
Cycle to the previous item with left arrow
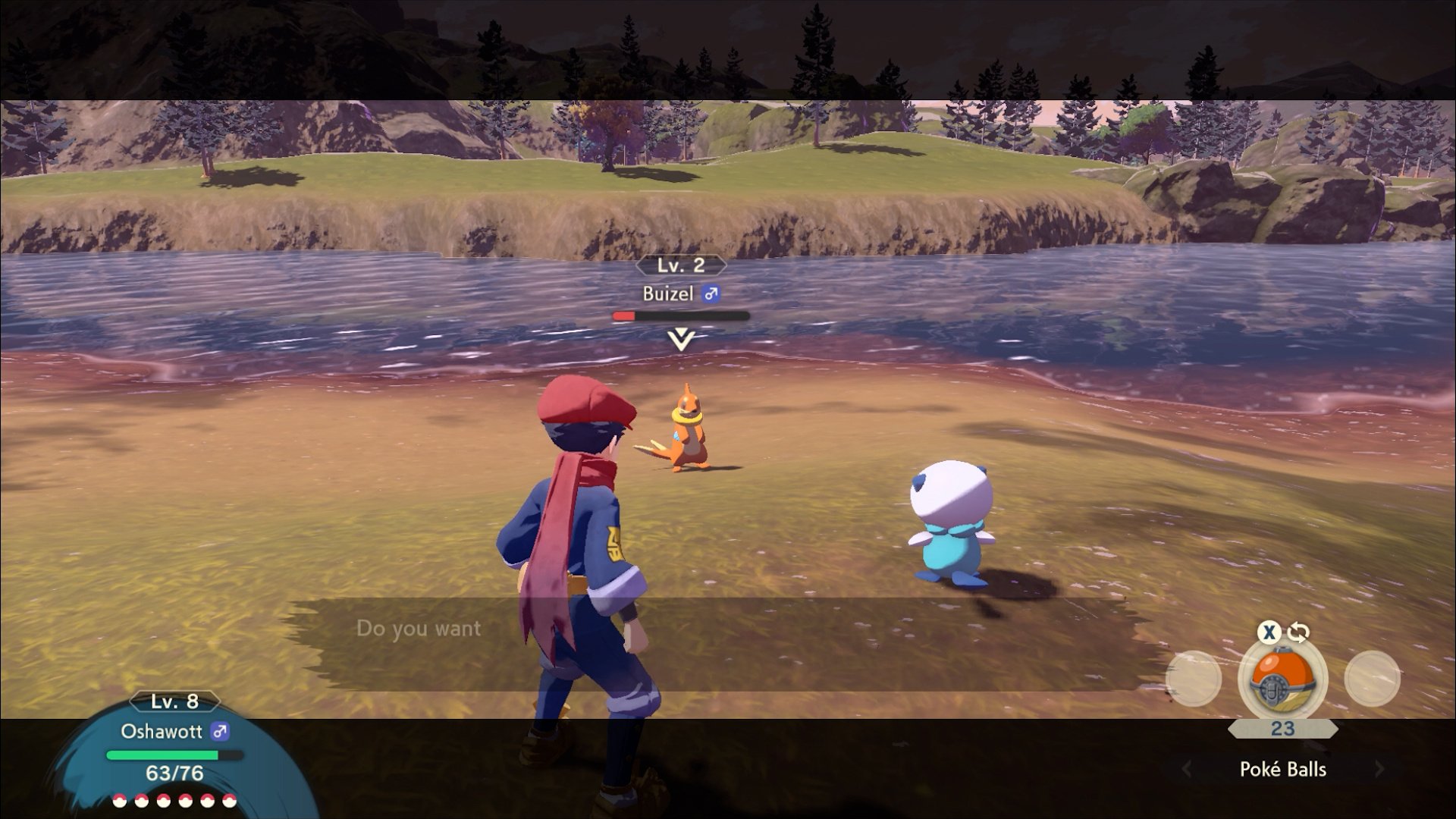pos(1187,769)
